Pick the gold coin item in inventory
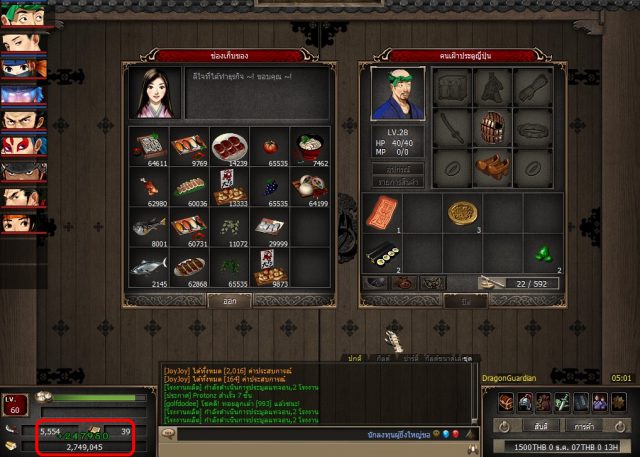Image resolution: width=640 pixels, height=457 pixels. (460, 213)
